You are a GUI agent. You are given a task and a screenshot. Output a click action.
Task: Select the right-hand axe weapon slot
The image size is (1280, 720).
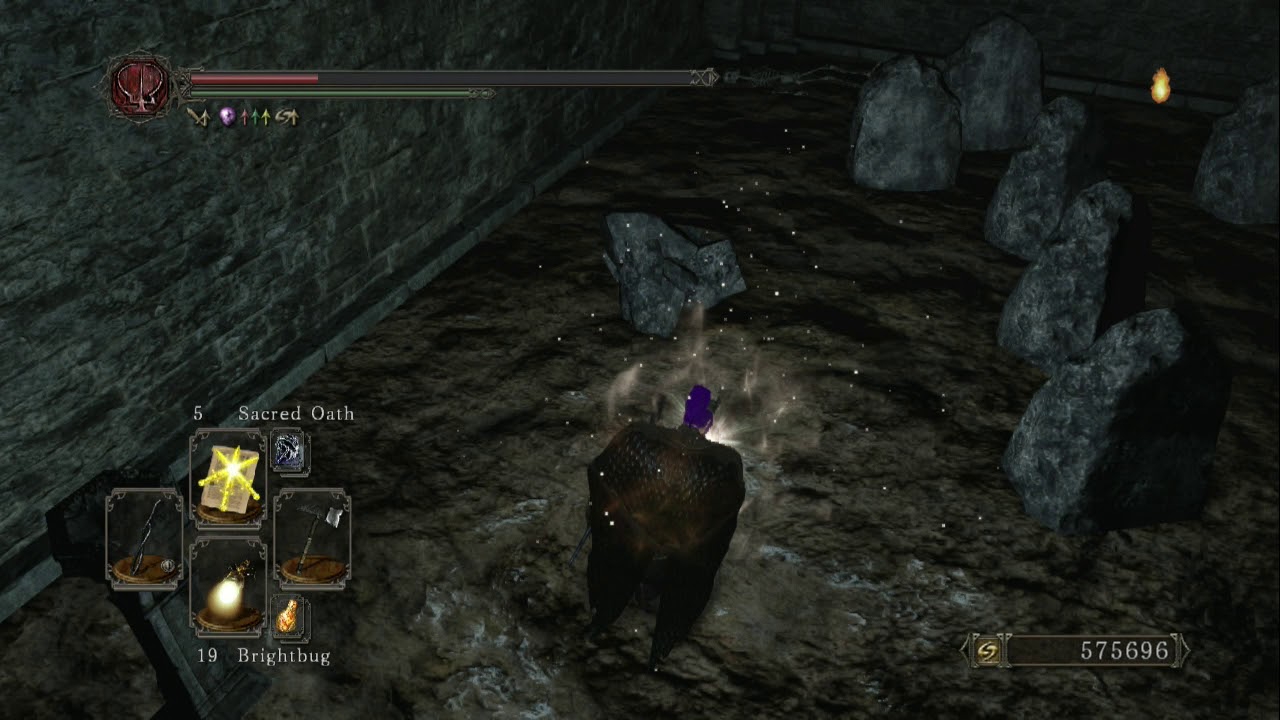coord(312,537)
